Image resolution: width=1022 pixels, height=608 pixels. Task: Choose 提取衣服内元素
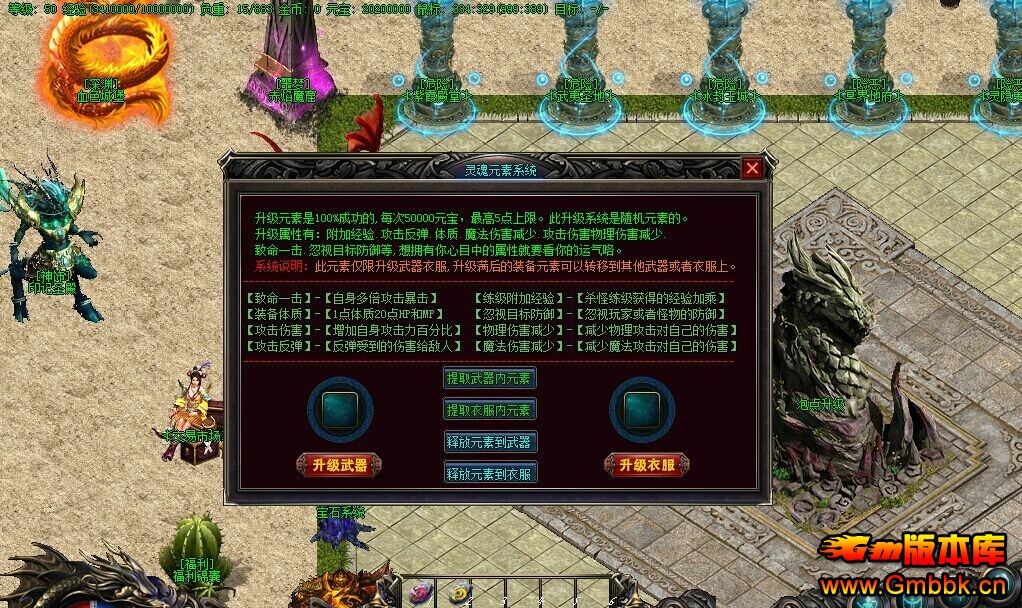pos(490,409)
